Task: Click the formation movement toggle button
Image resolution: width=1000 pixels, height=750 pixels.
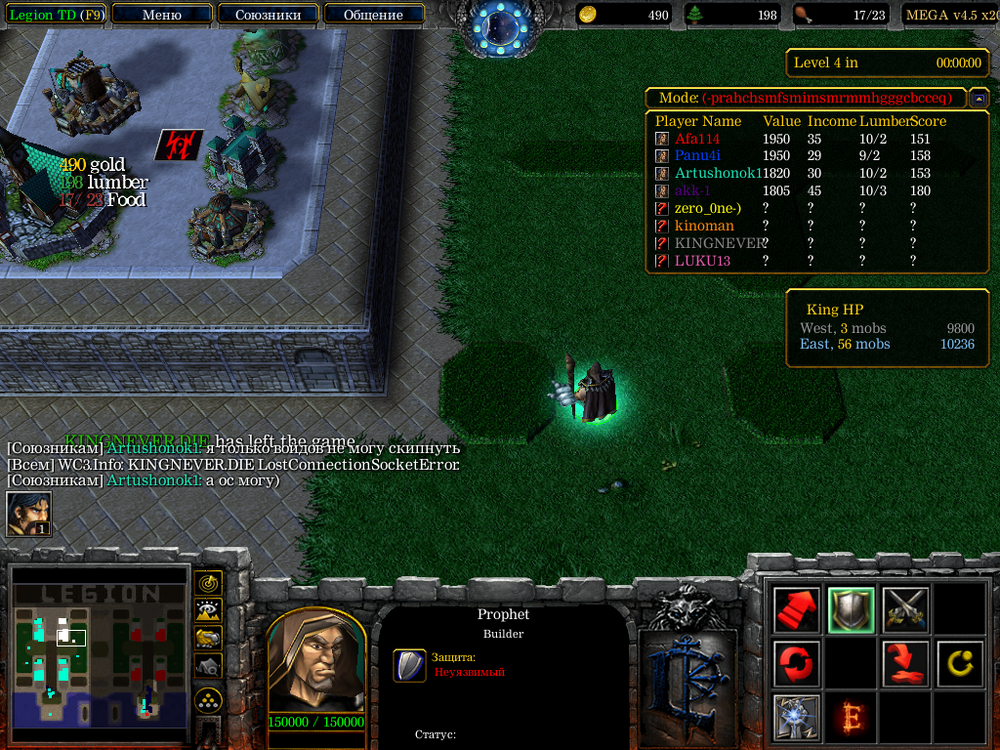Action: tap(208, 697)
